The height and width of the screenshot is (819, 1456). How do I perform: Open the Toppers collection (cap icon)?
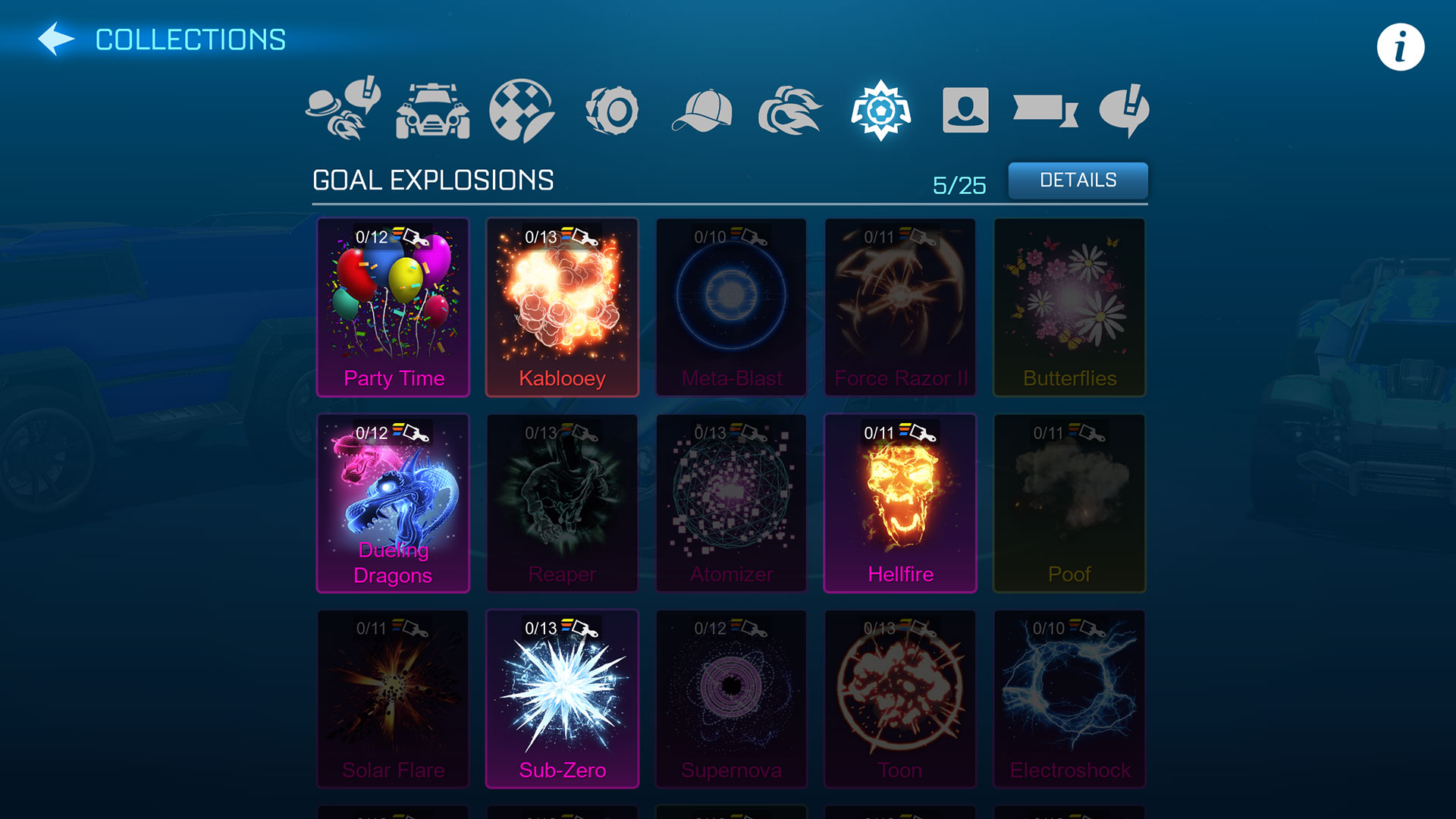click(701, 110)
